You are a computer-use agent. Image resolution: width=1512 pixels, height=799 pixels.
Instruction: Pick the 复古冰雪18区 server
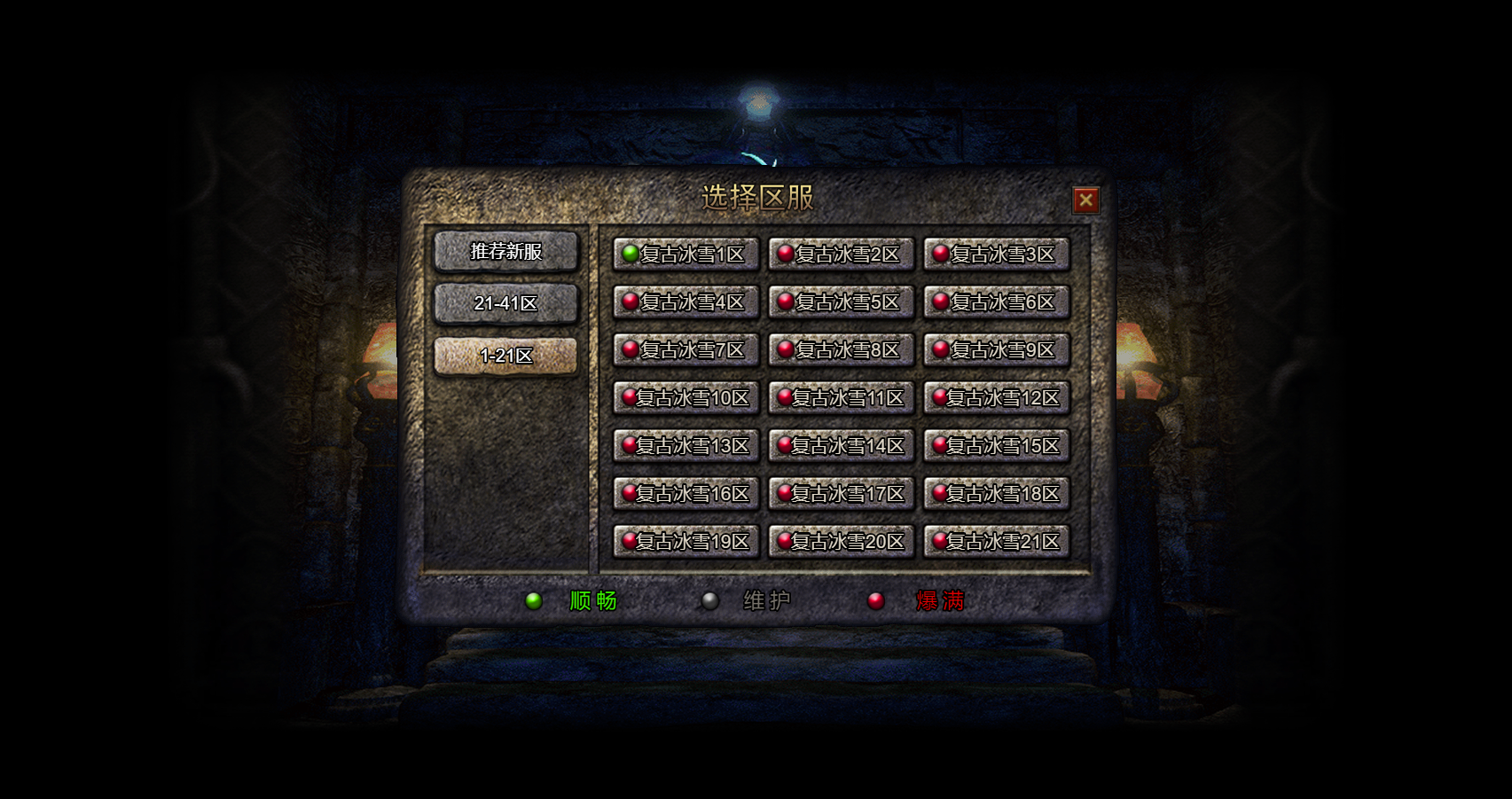(x=996, y=494)
